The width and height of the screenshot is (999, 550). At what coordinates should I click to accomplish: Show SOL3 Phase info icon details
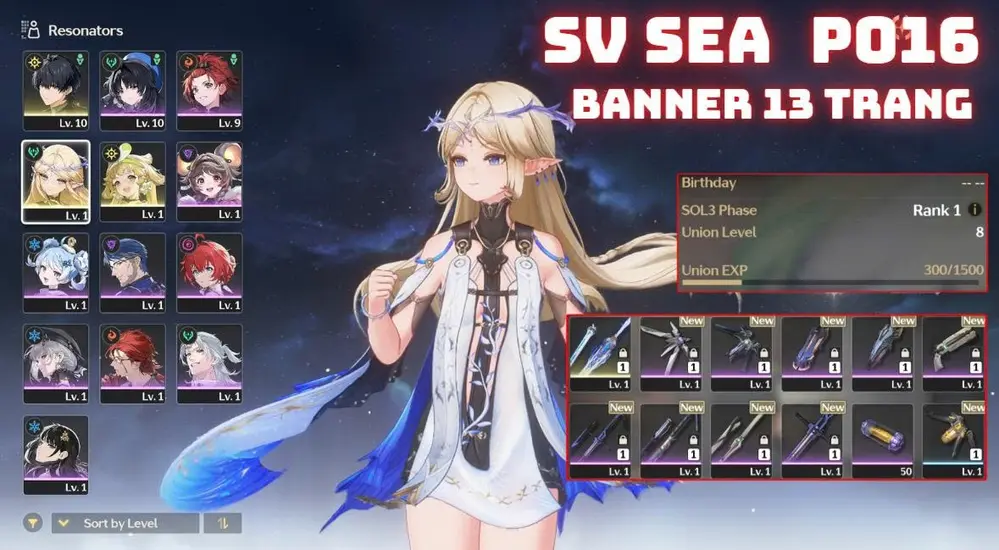pos(975,211)
